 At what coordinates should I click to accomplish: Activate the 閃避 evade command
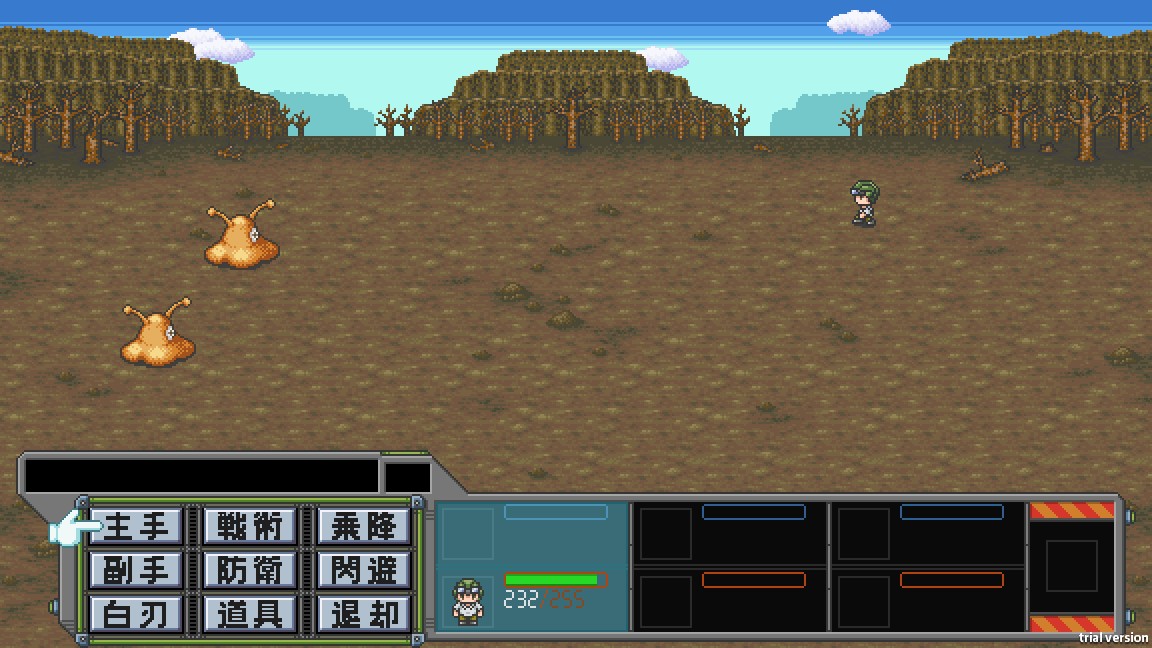[363, 570]
